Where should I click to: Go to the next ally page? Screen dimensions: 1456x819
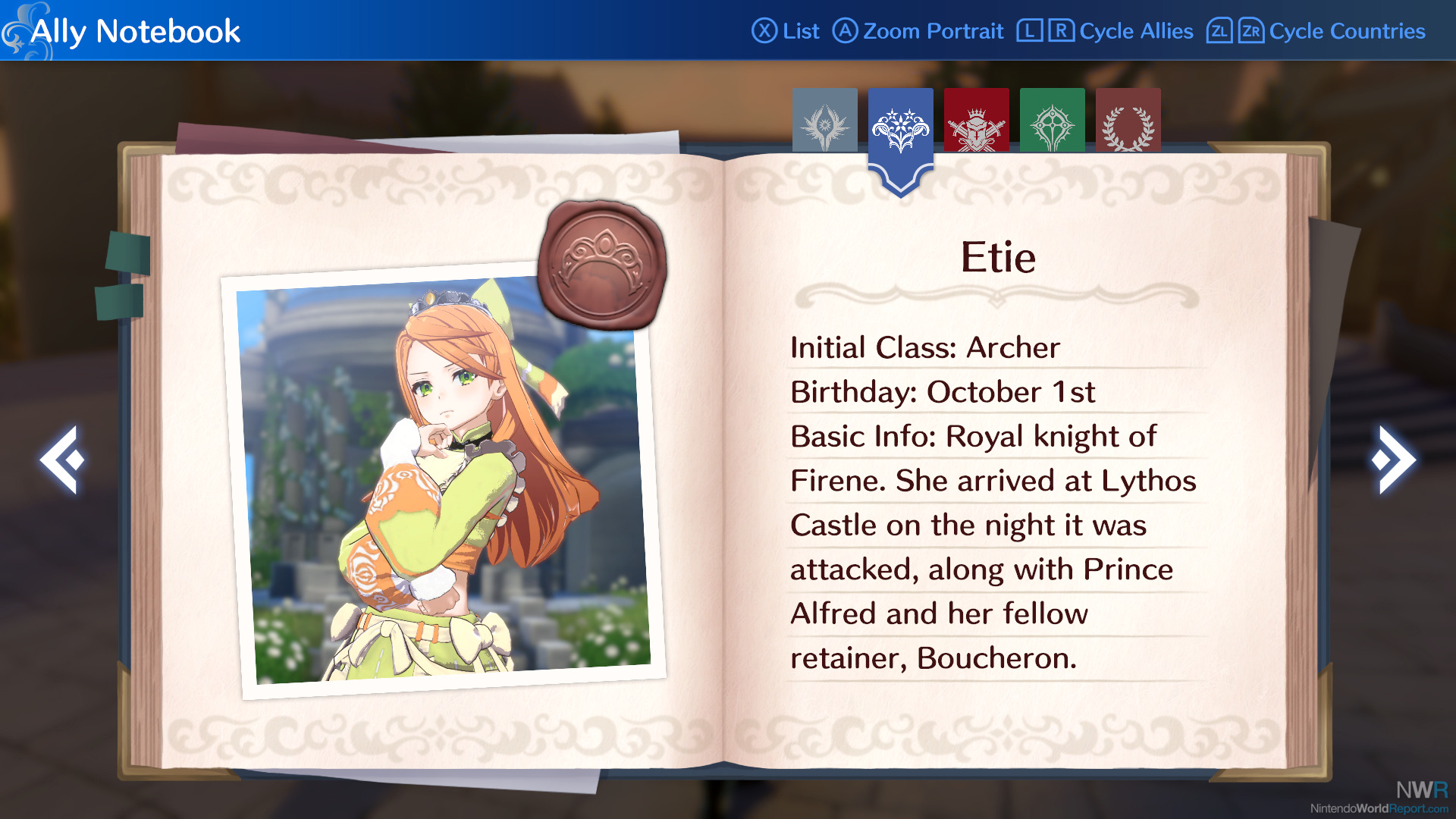[x=1393, y=460]
